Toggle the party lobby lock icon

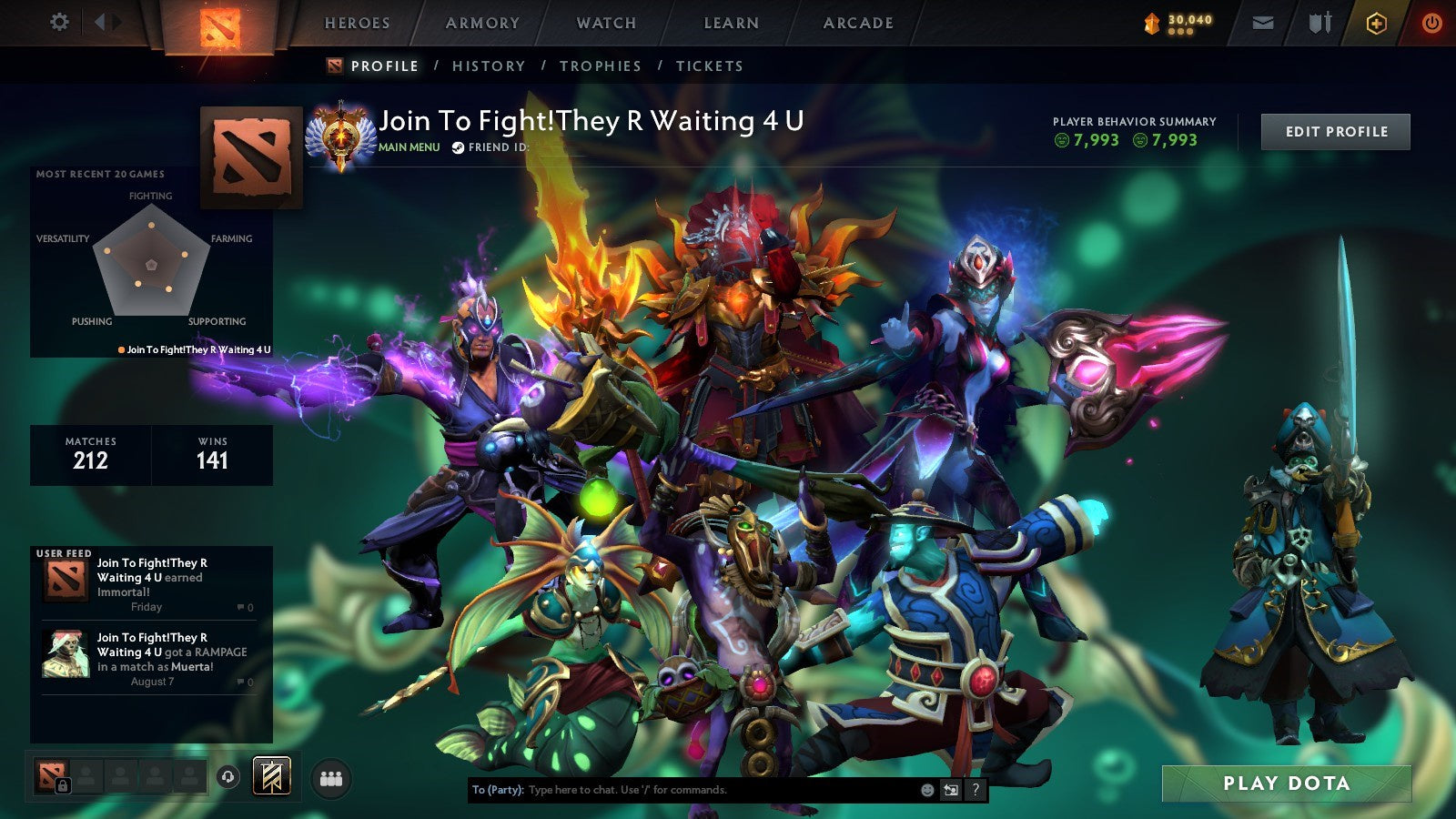(x=62, y=785)
